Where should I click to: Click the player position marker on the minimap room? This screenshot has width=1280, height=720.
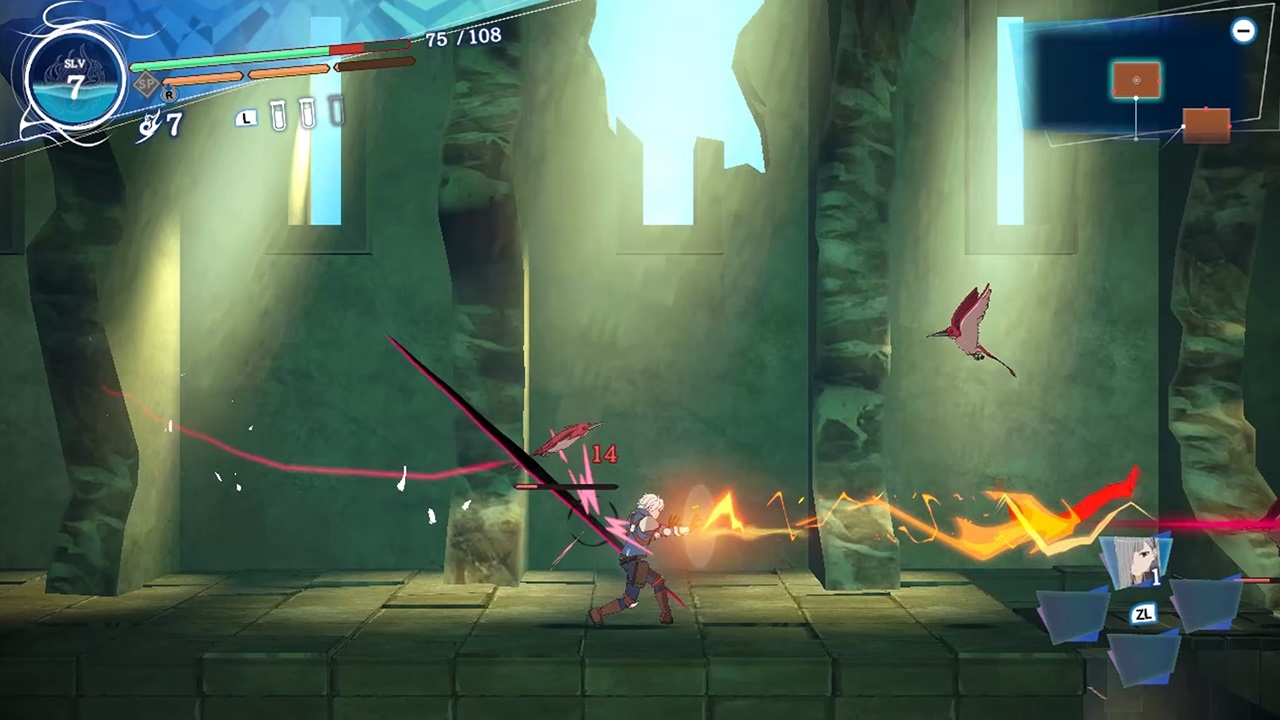(x=1136, y=80)
